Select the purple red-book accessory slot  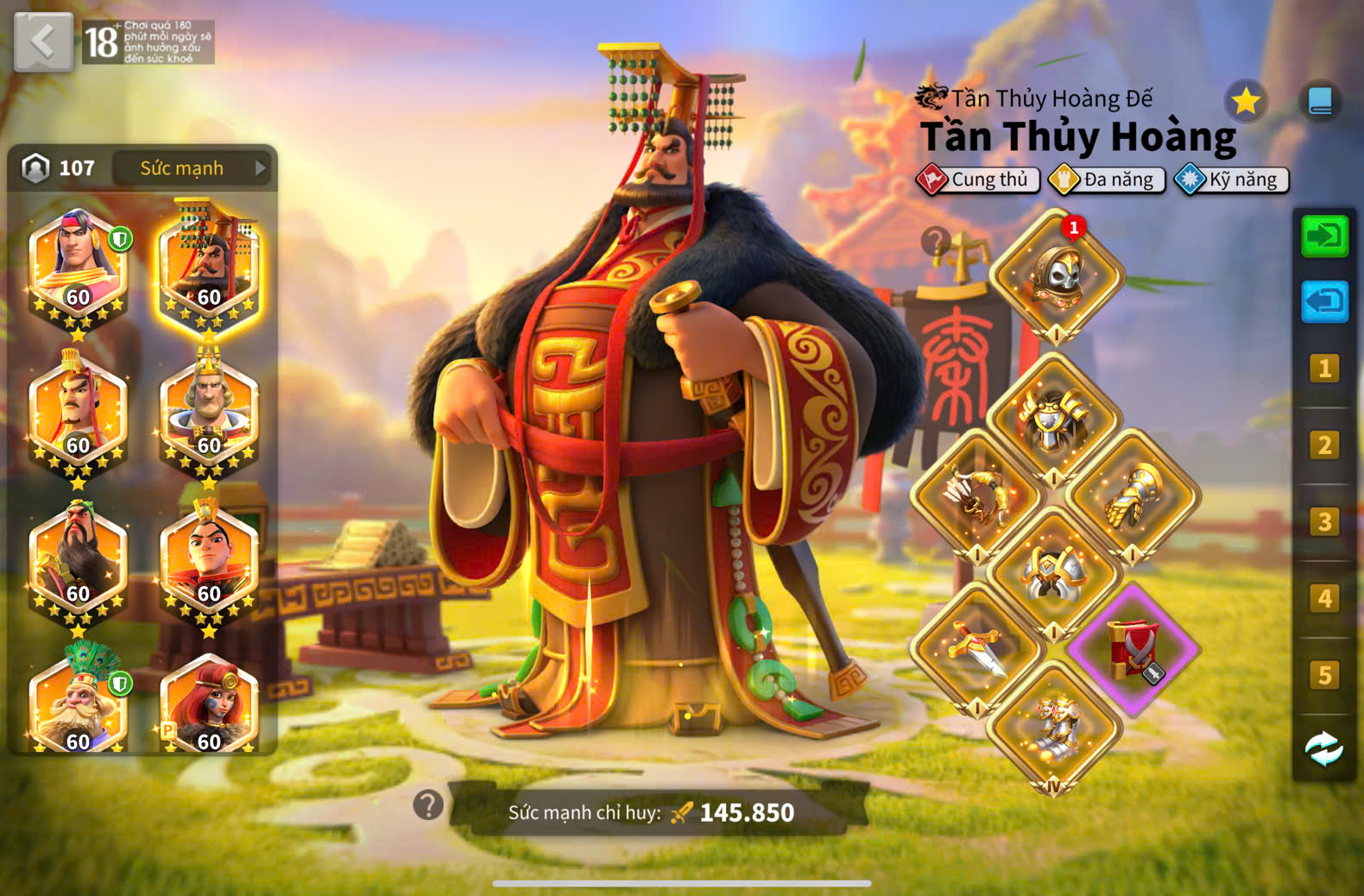[1134, 649]
